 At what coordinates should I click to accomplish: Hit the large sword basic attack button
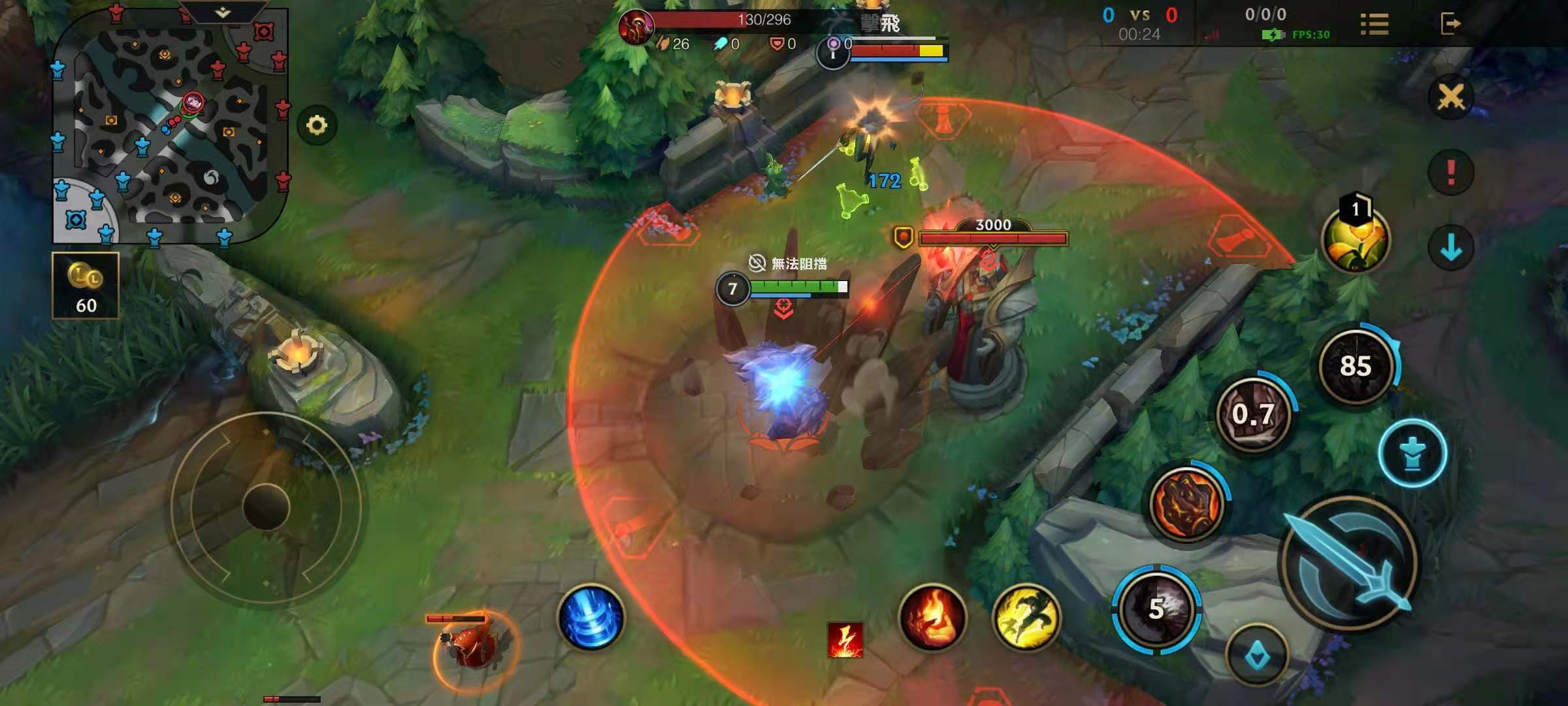(x=1349, y=562)
